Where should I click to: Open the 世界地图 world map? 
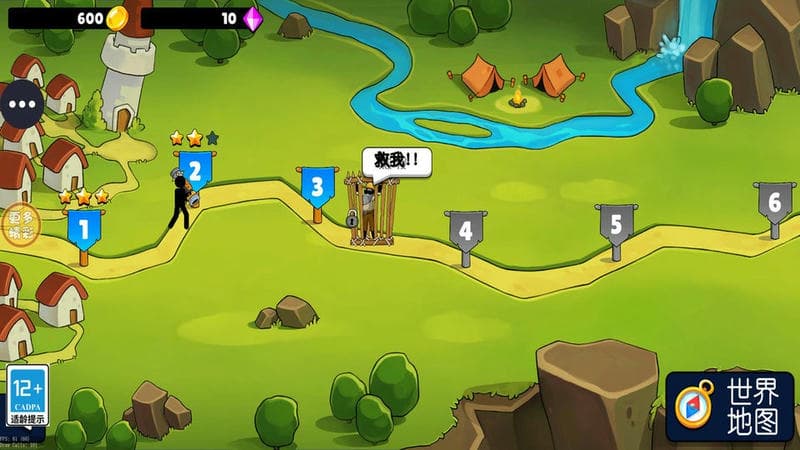pyautogui.click(x=729, y=407)
